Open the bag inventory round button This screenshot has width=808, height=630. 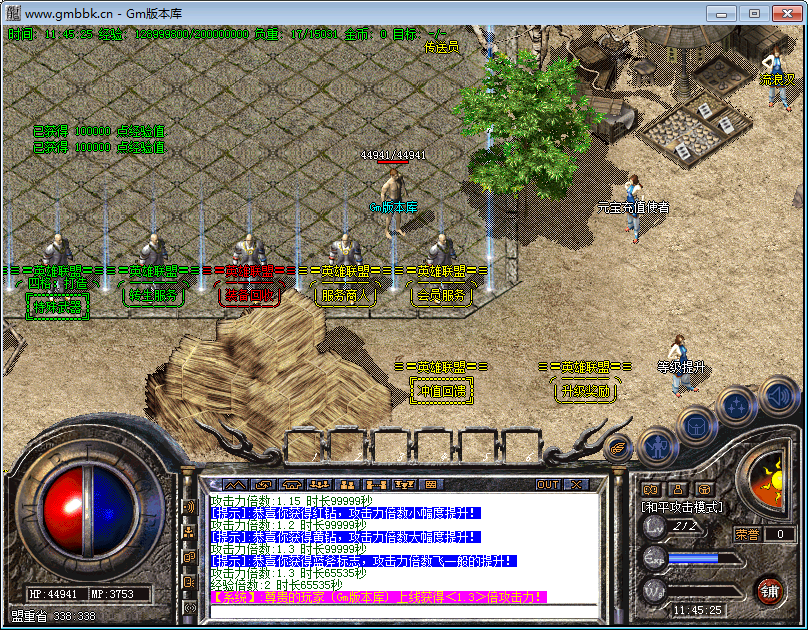click(697, 424)
